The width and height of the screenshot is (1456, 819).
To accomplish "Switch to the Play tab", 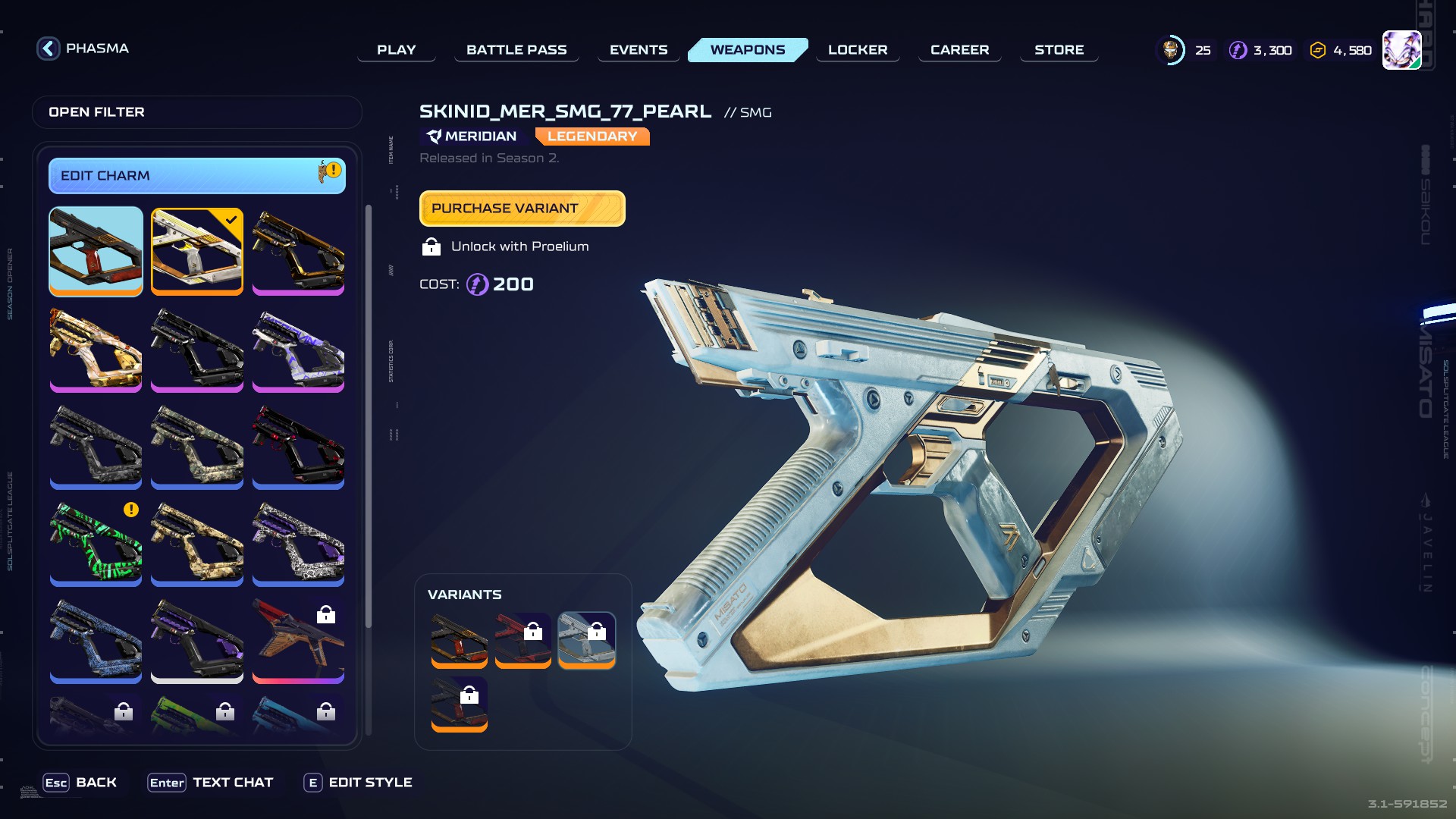I will [x=396, y=50].
